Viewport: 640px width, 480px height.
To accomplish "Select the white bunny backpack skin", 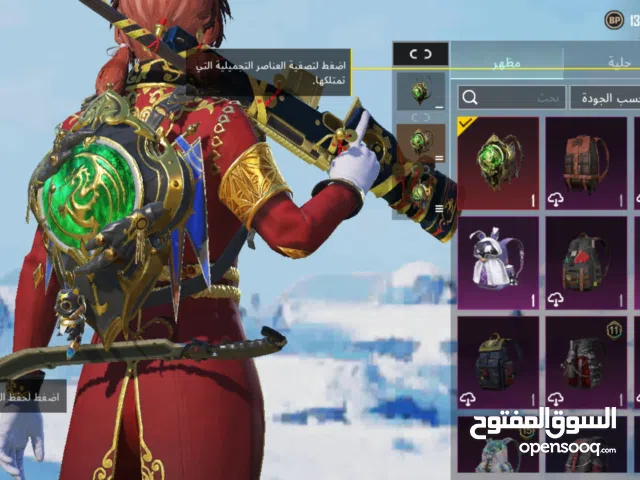I will 498,263.
